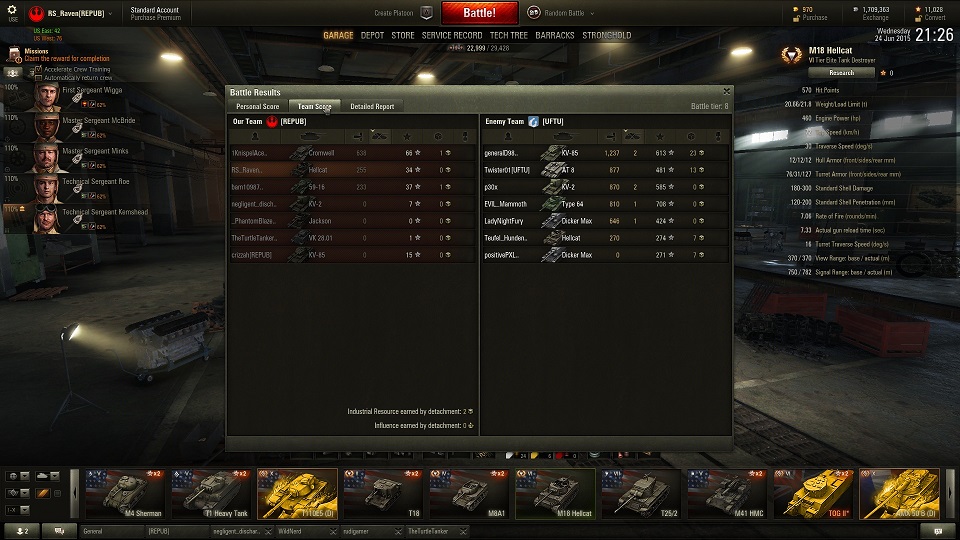960x540 pixels.
Task: Enter the Stronghold
Action: pyautogui.click(x=607, y=35)
